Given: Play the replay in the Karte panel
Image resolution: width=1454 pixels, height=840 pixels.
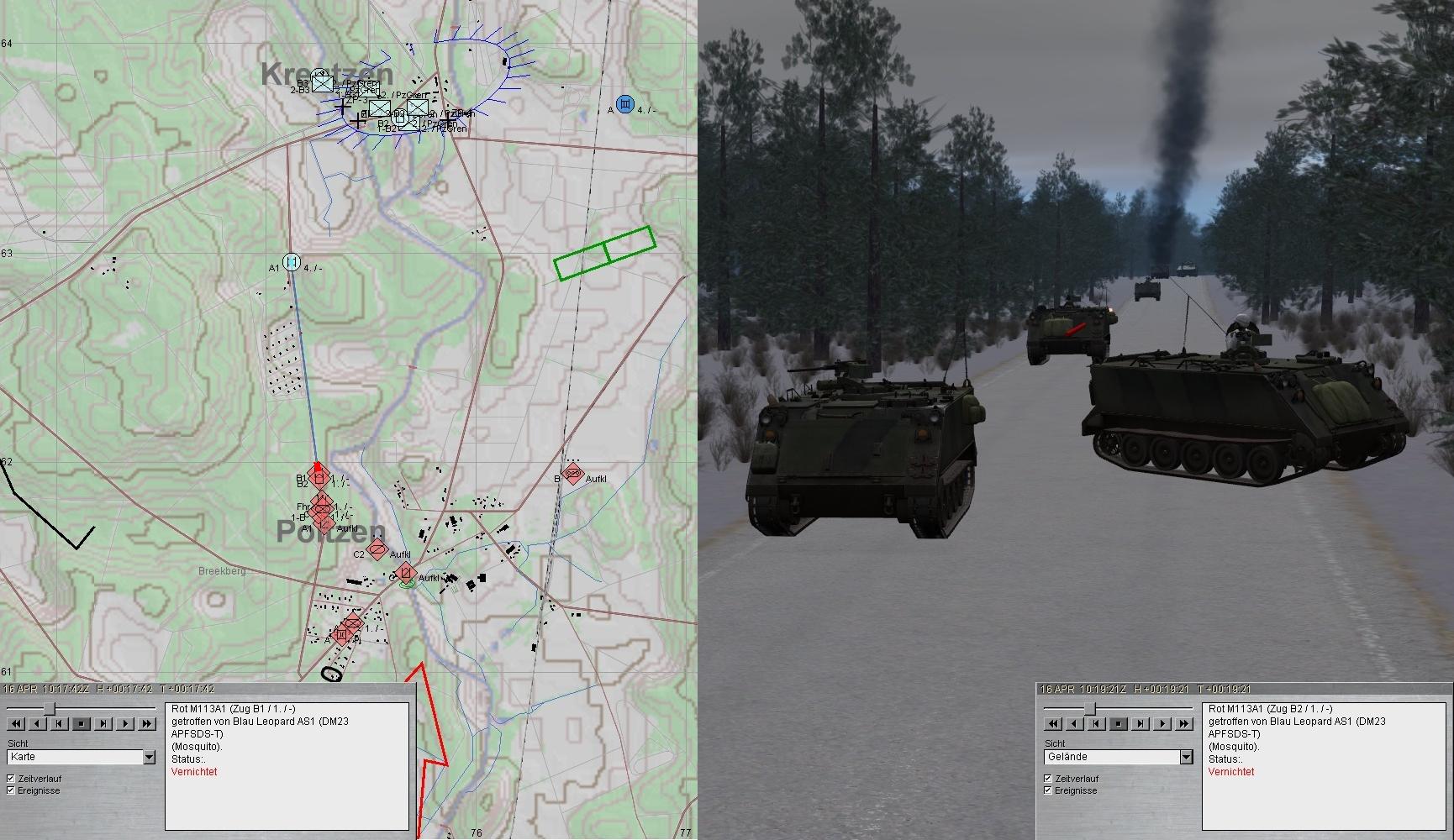Looking at the screenshot, I should [x=125, y=723].
